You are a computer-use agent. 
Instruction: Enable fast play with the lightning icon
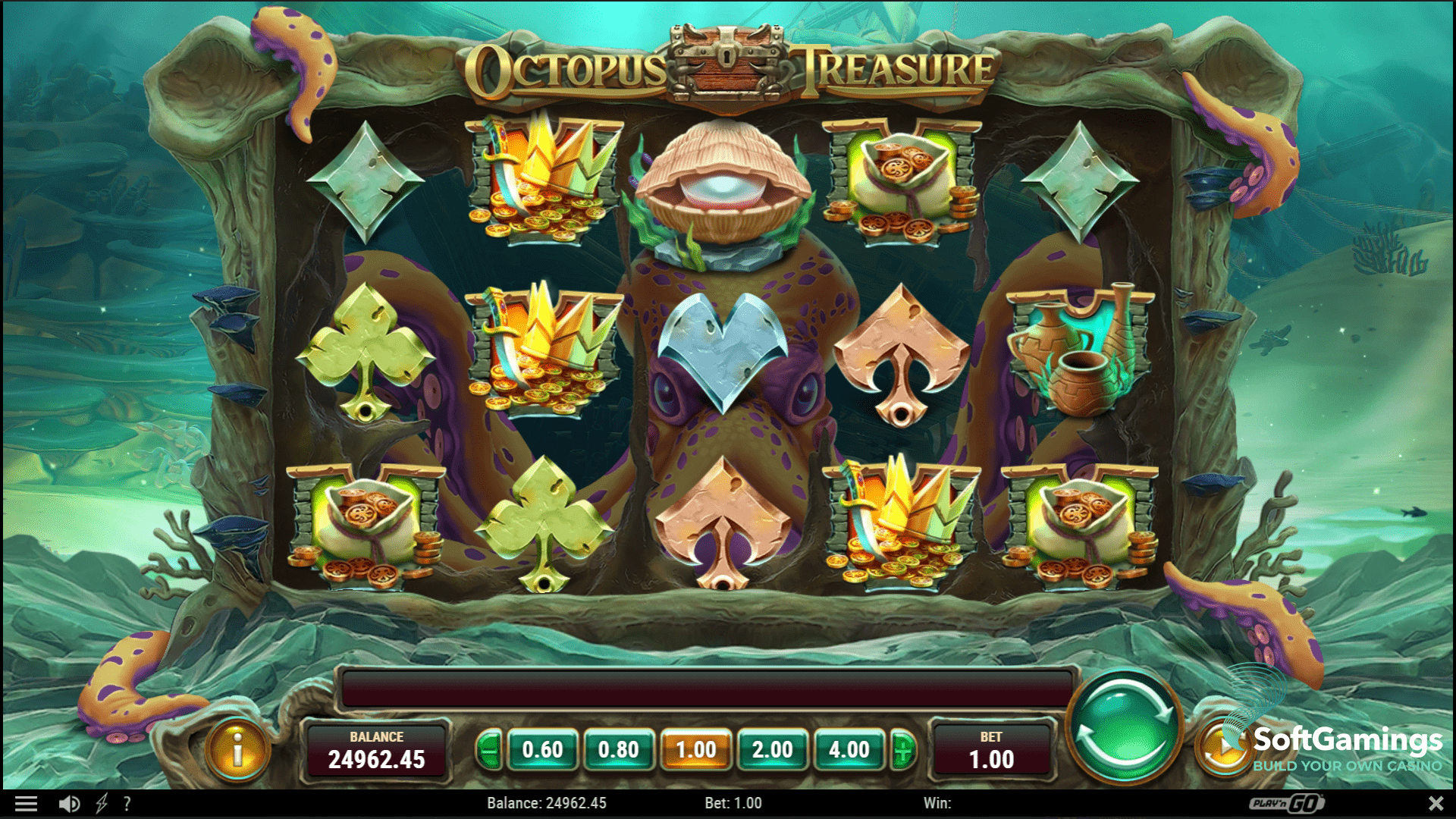pyautogui.click(x=101, y=802)
